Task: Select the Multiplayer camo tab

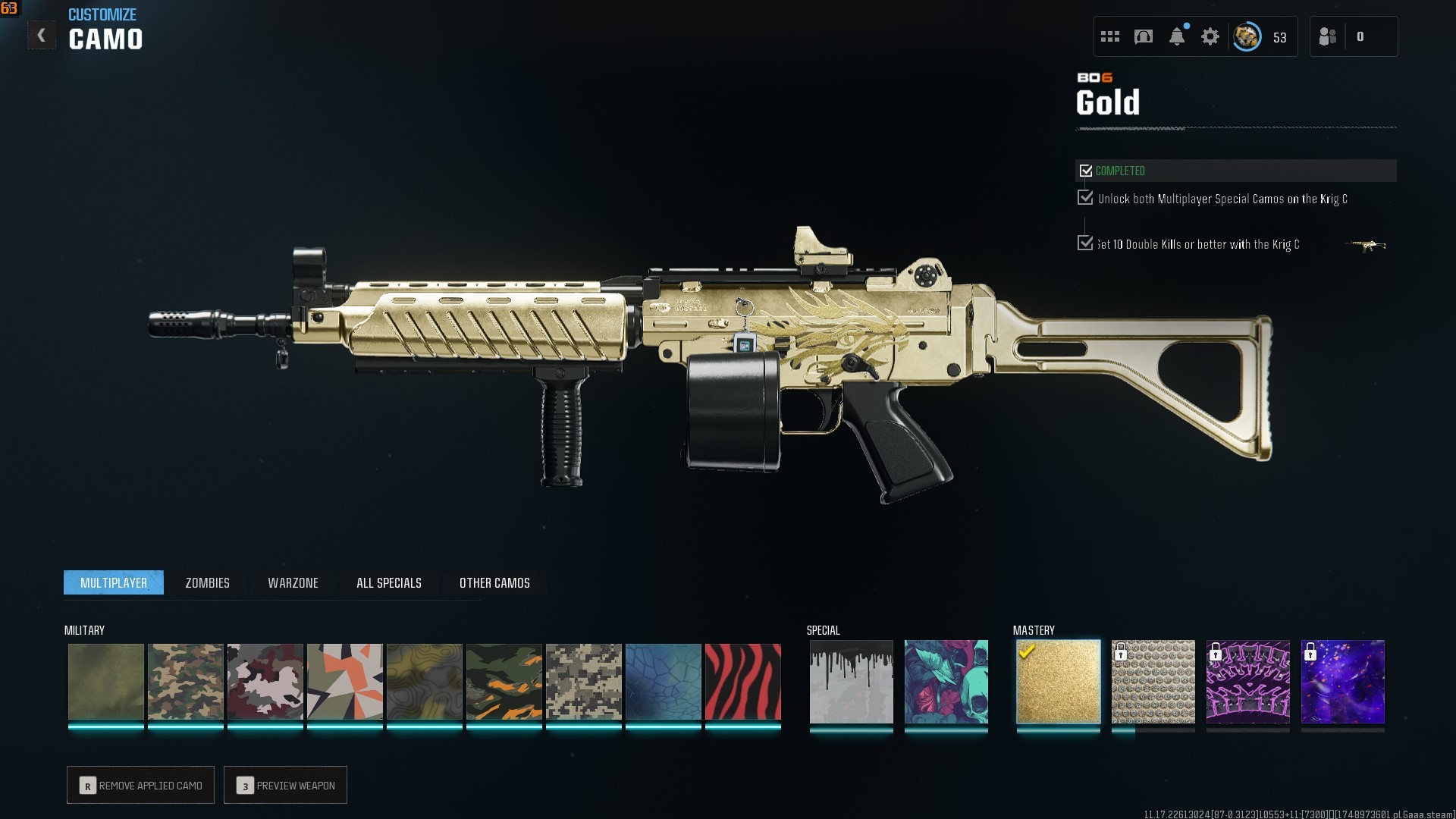Action: click(x=114, y=582)
